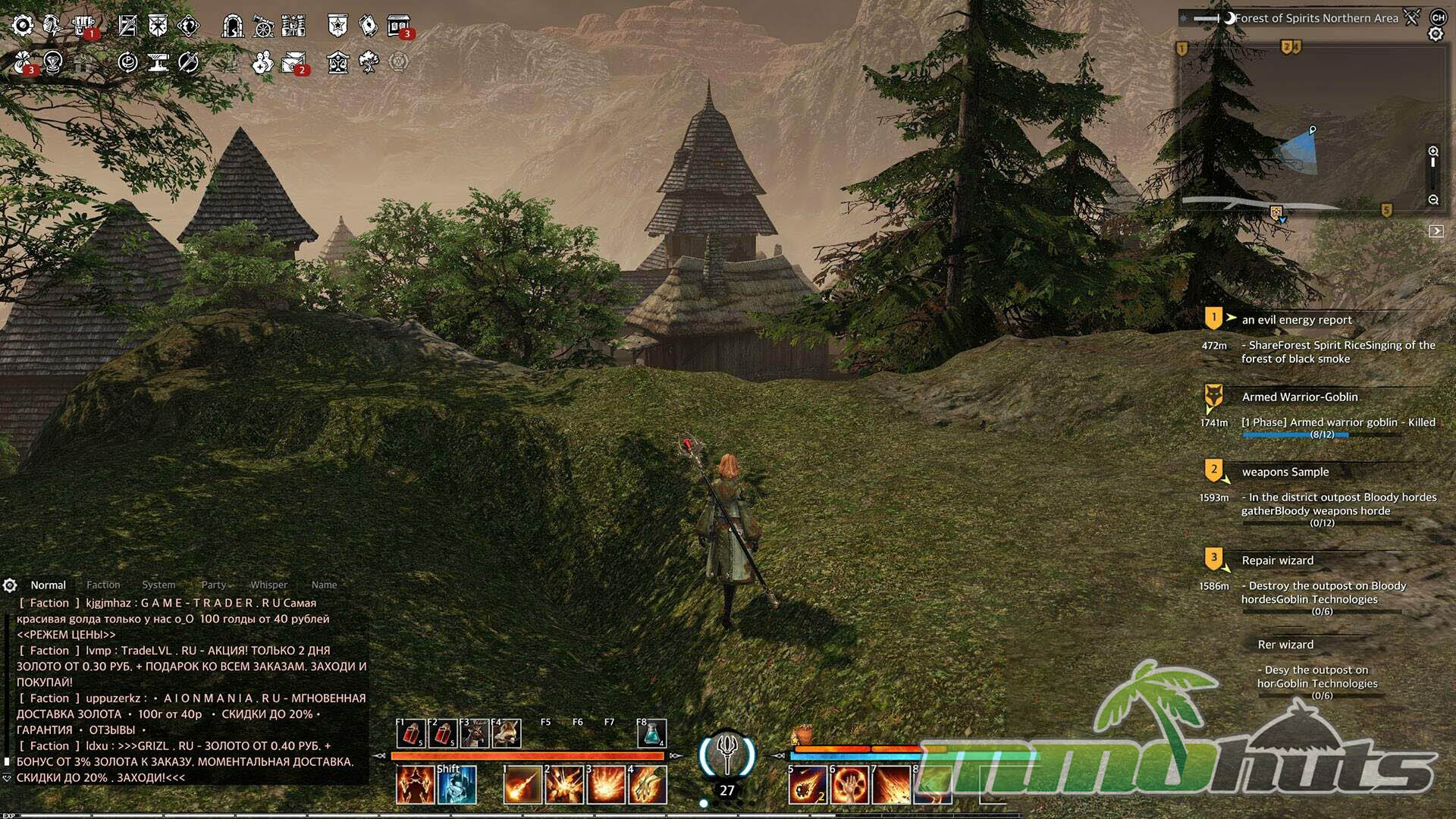
Task: Activate the fireball skill in slot 1
Action: point(522,784)
